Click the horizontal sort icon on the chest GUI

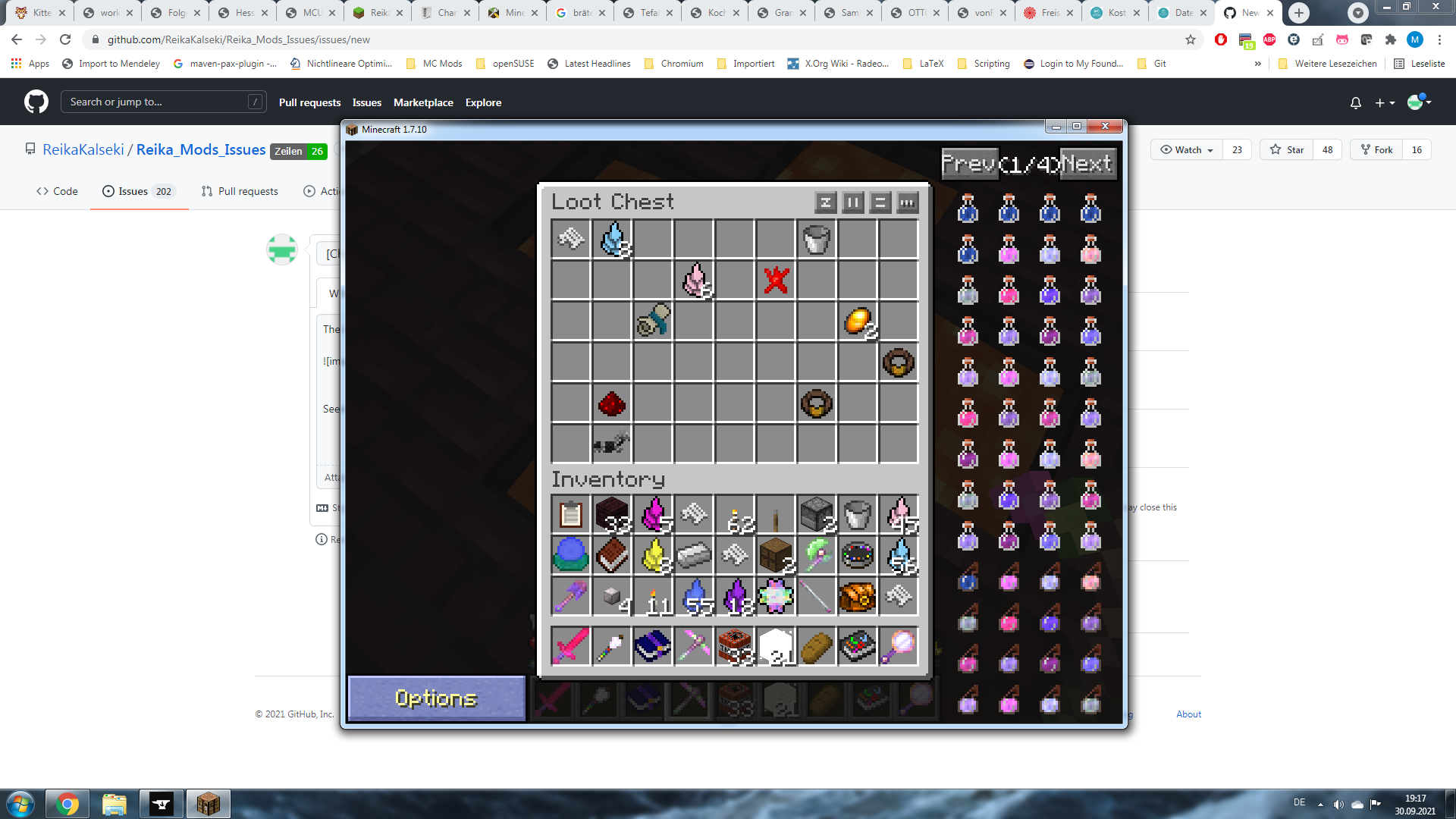pyautogui.click(x=879, y=202)
